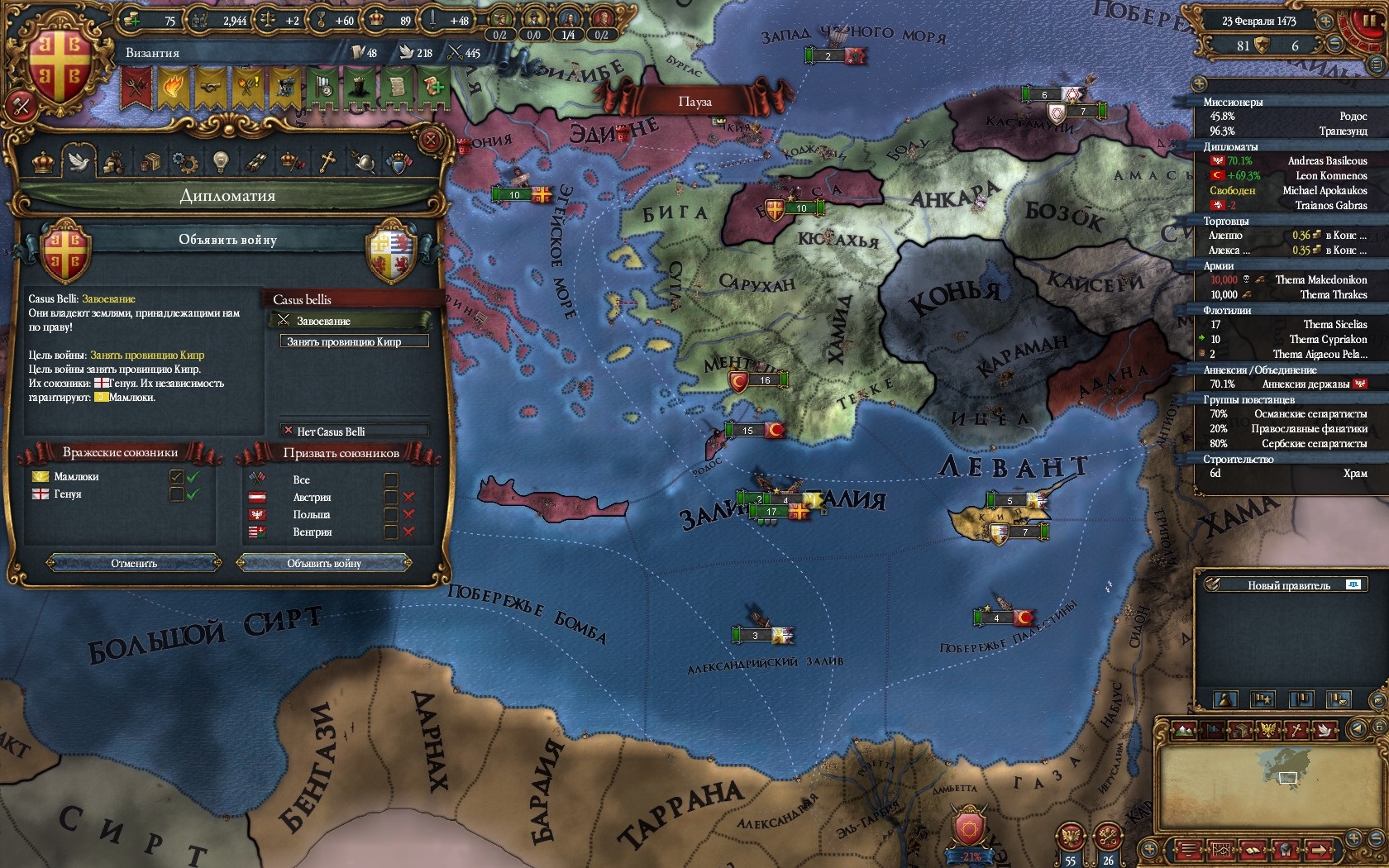Toggle the Мамлюки enemy ally checkbox
The height and width of the screenshot is (868, 1389).
(x=176, y=477)
